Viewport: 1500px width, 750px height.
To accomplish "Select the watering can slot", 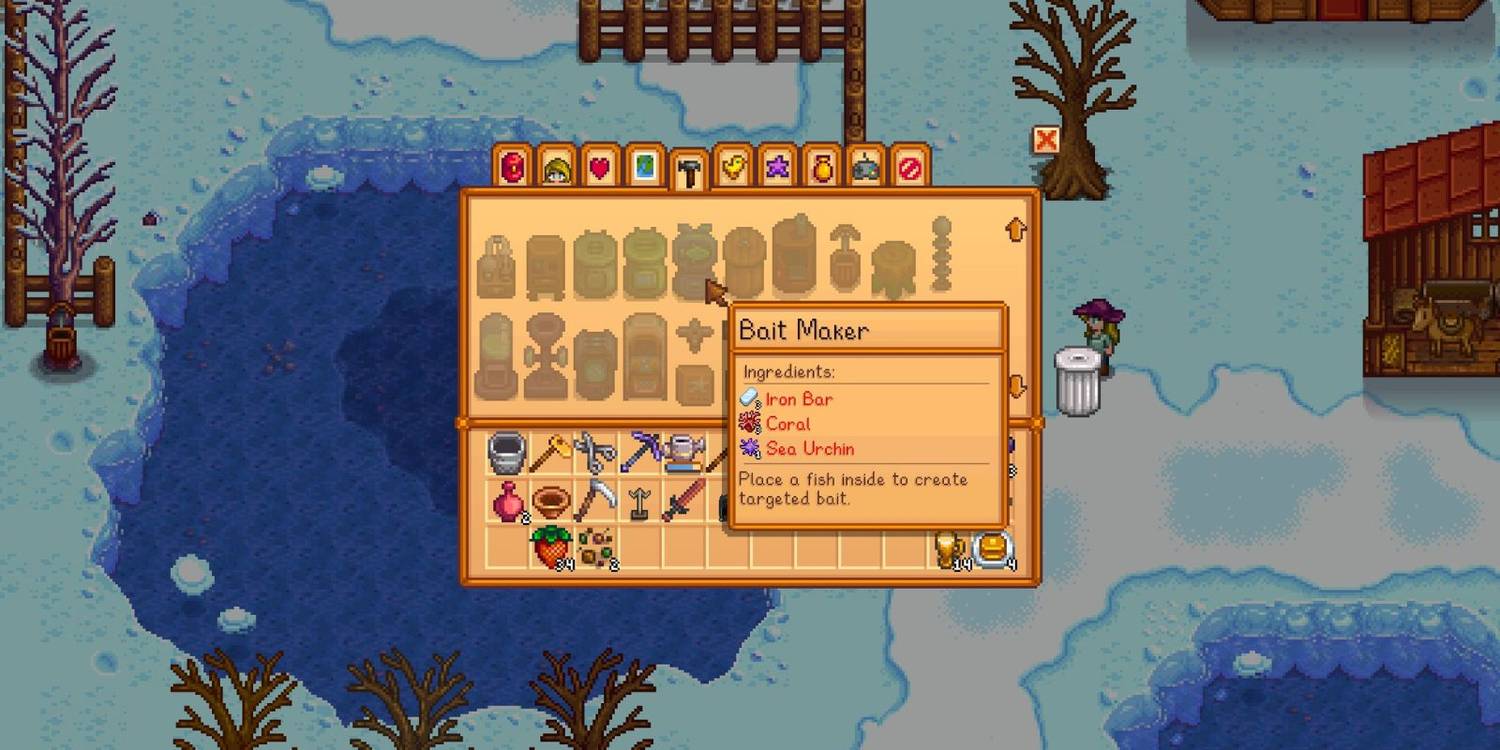I will [684, 453].
